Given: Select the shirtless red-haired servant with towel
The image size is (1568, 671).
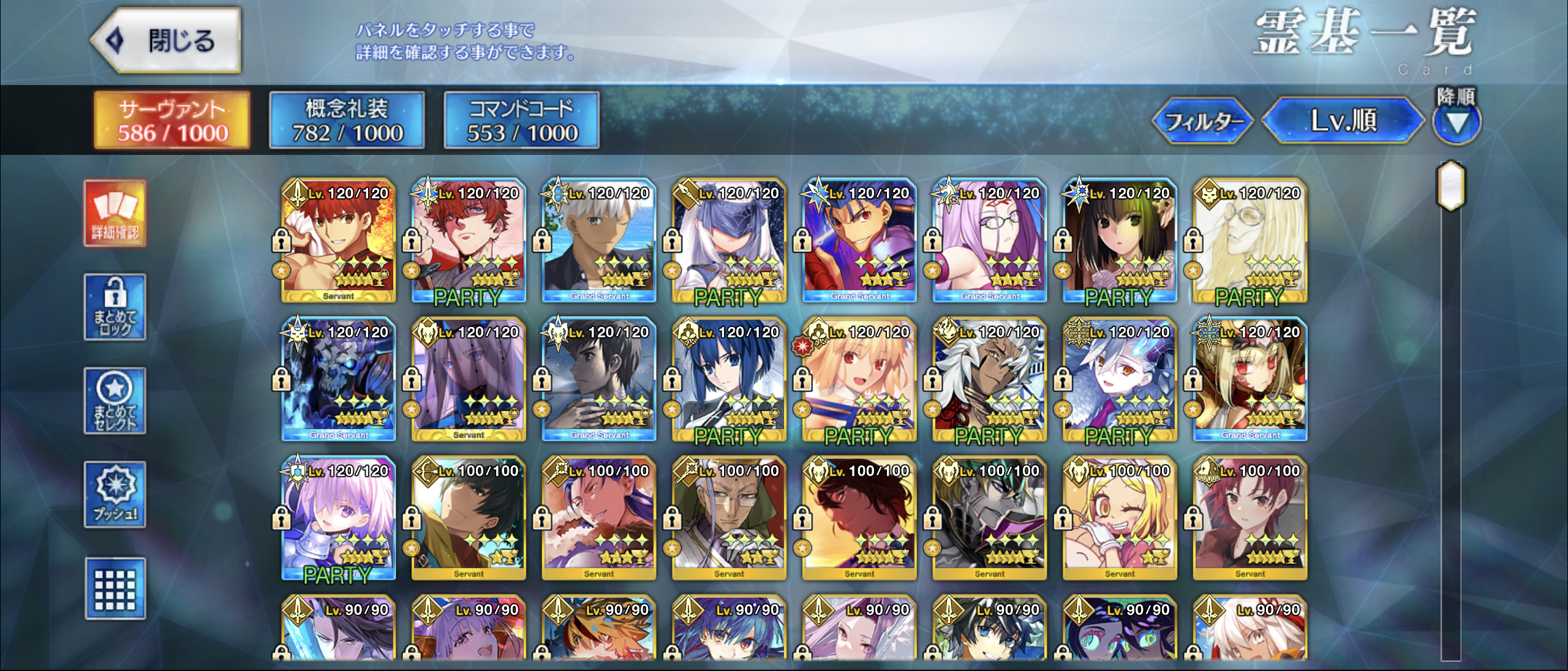Looking at the screenshot, I should pos(339,241).
